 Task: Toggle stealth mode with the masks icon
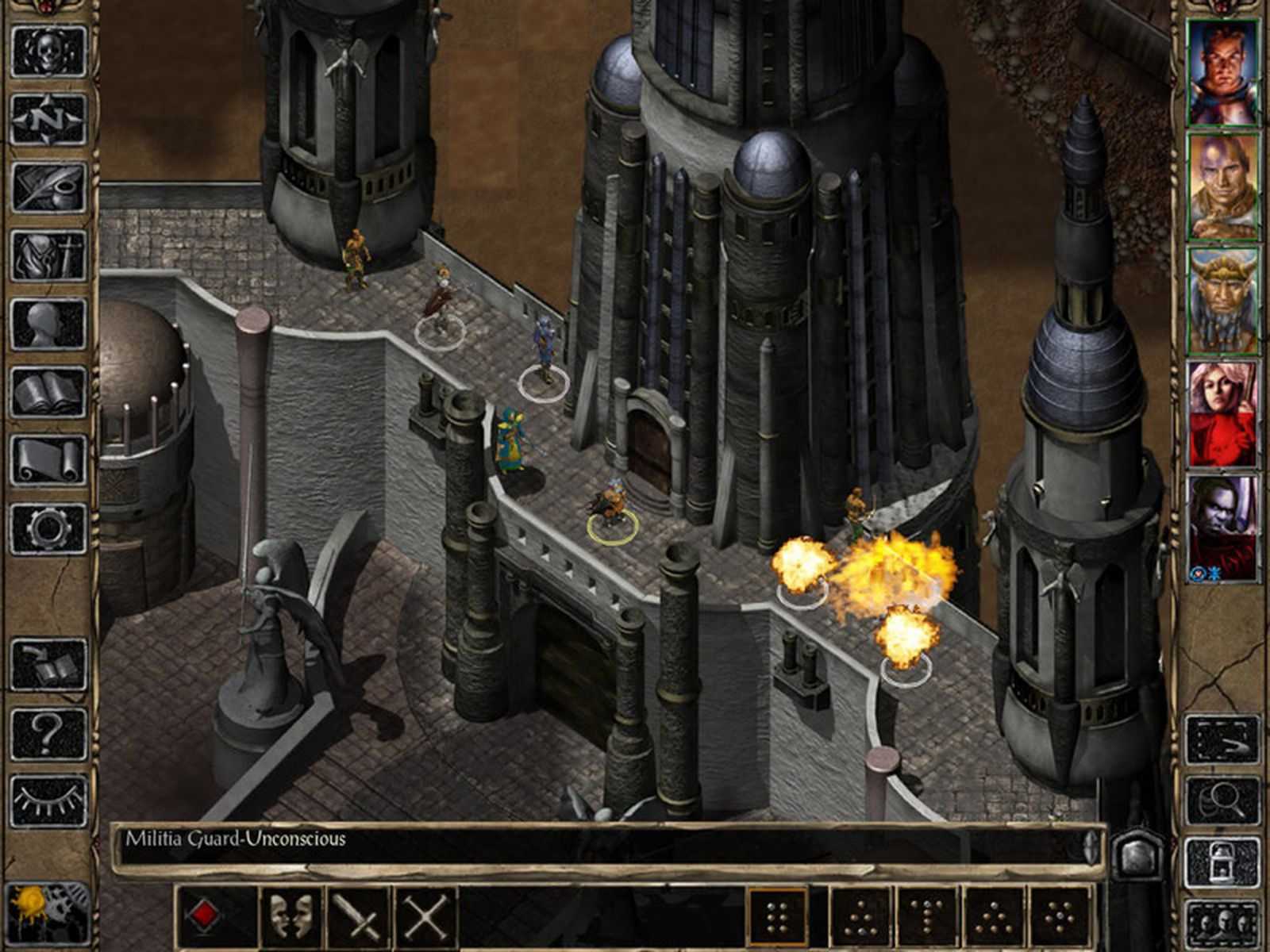pos(292,914)
